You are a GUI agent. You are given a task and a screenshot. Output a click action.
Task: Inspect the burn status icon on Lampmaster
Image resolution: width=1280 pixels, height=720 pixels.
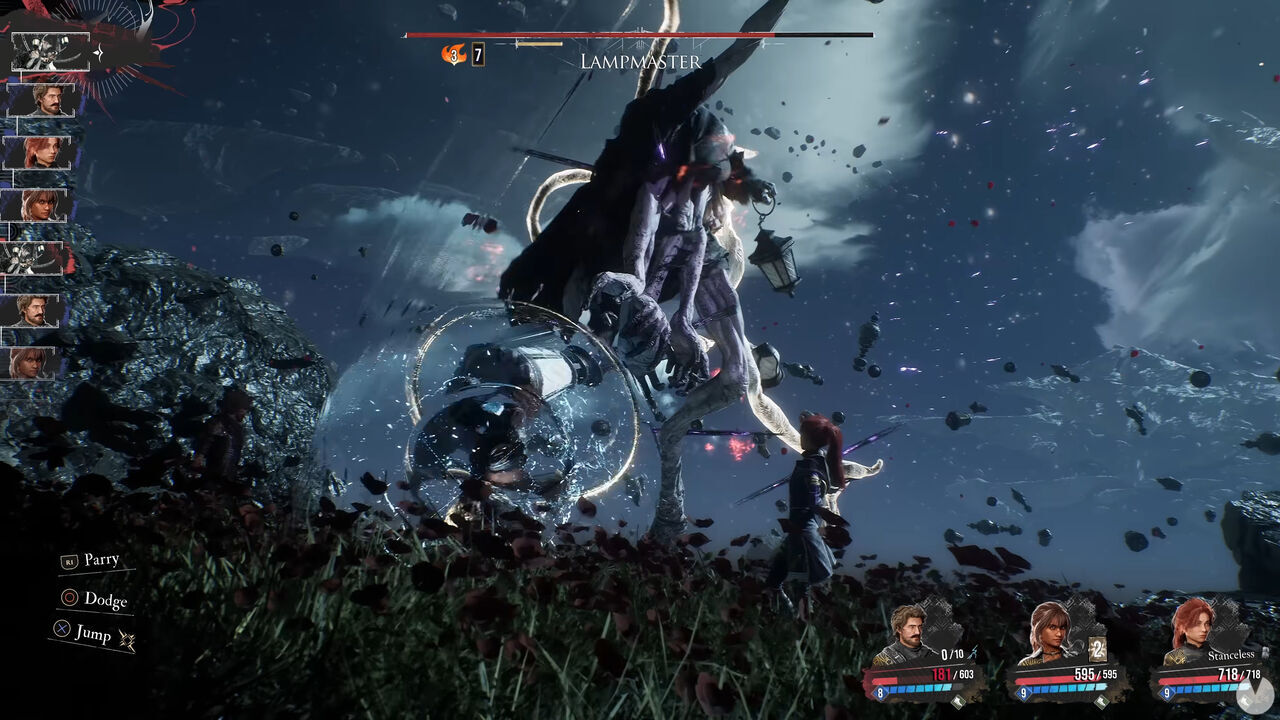click(455, 55)
